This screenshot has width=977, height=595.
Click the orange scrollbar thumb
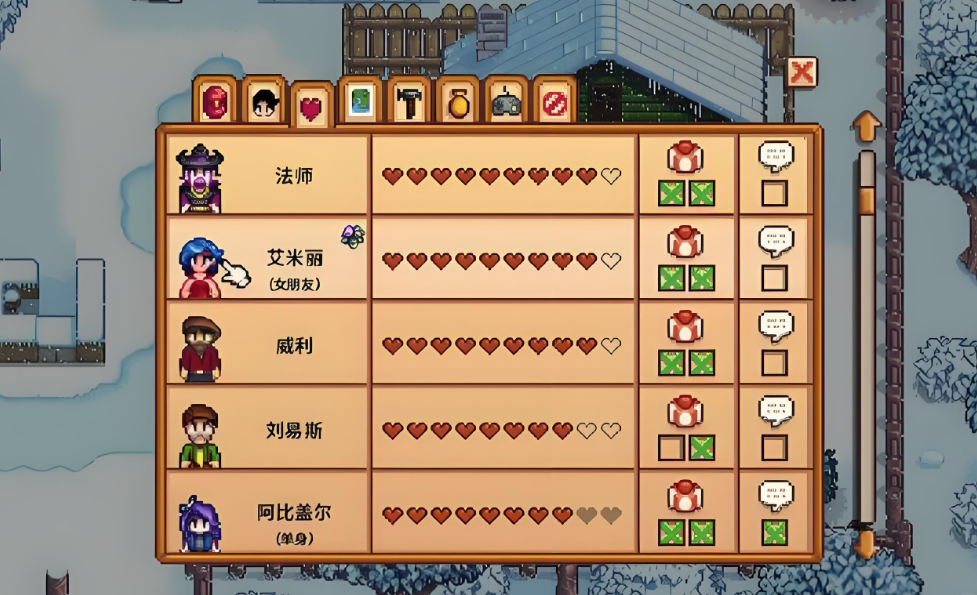(x=866, y=200)
